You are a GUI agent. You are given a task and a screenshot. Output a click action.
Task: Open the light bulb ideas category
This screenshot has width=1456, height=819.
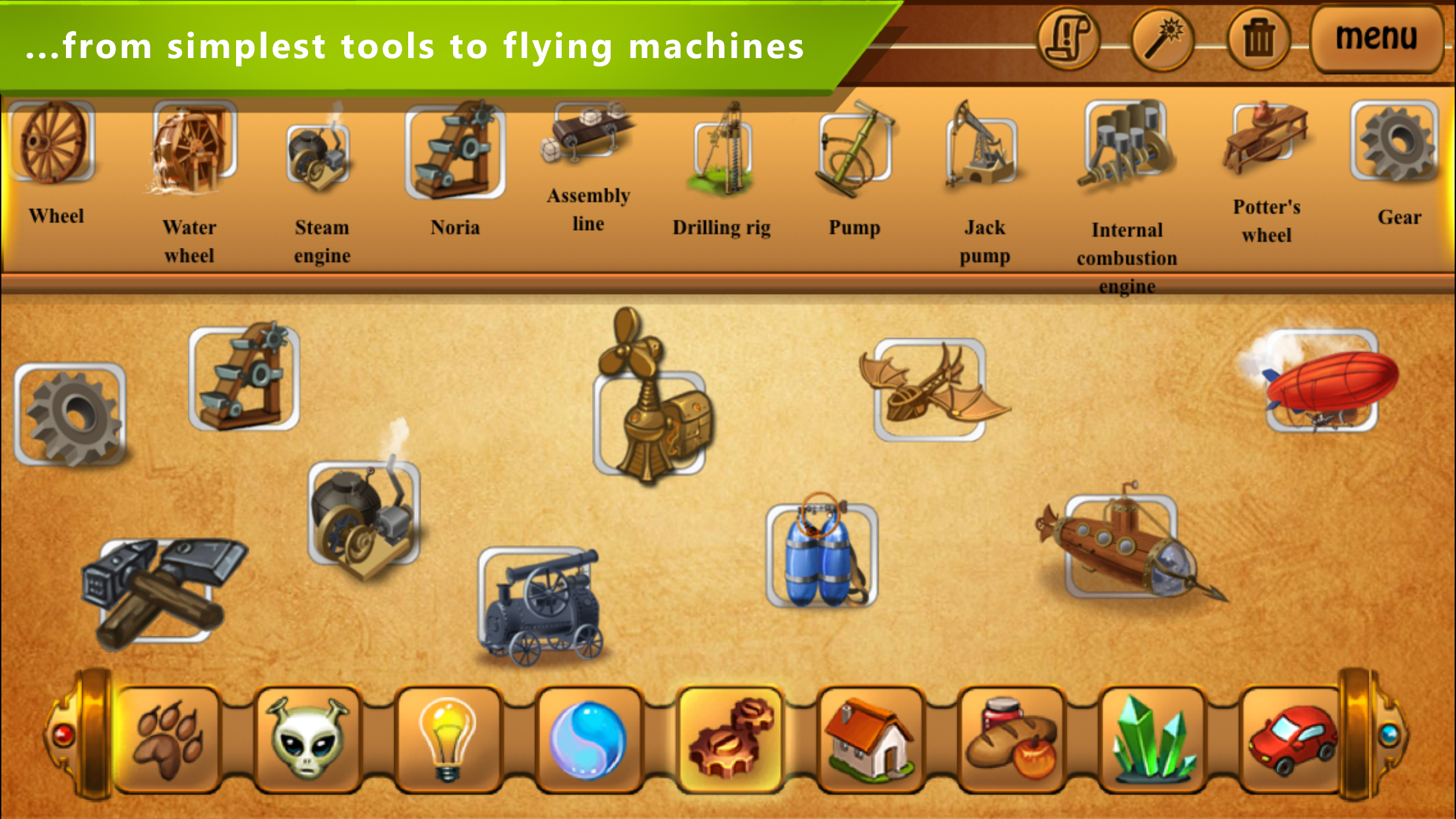(448, 739)
